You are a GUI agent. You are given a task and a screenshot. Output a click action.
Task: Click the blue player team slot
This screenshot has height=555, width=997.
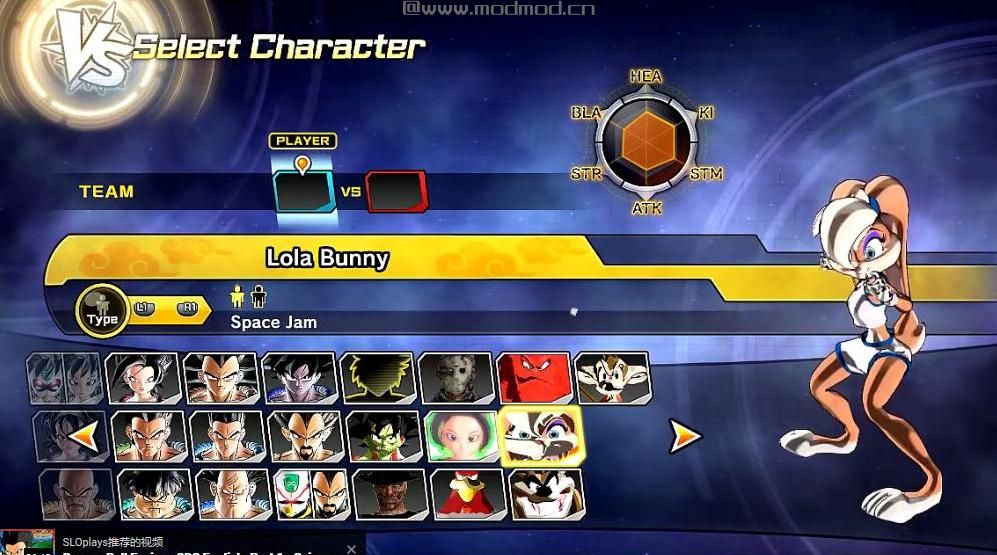pyautogui.click(x=304, y=191)
